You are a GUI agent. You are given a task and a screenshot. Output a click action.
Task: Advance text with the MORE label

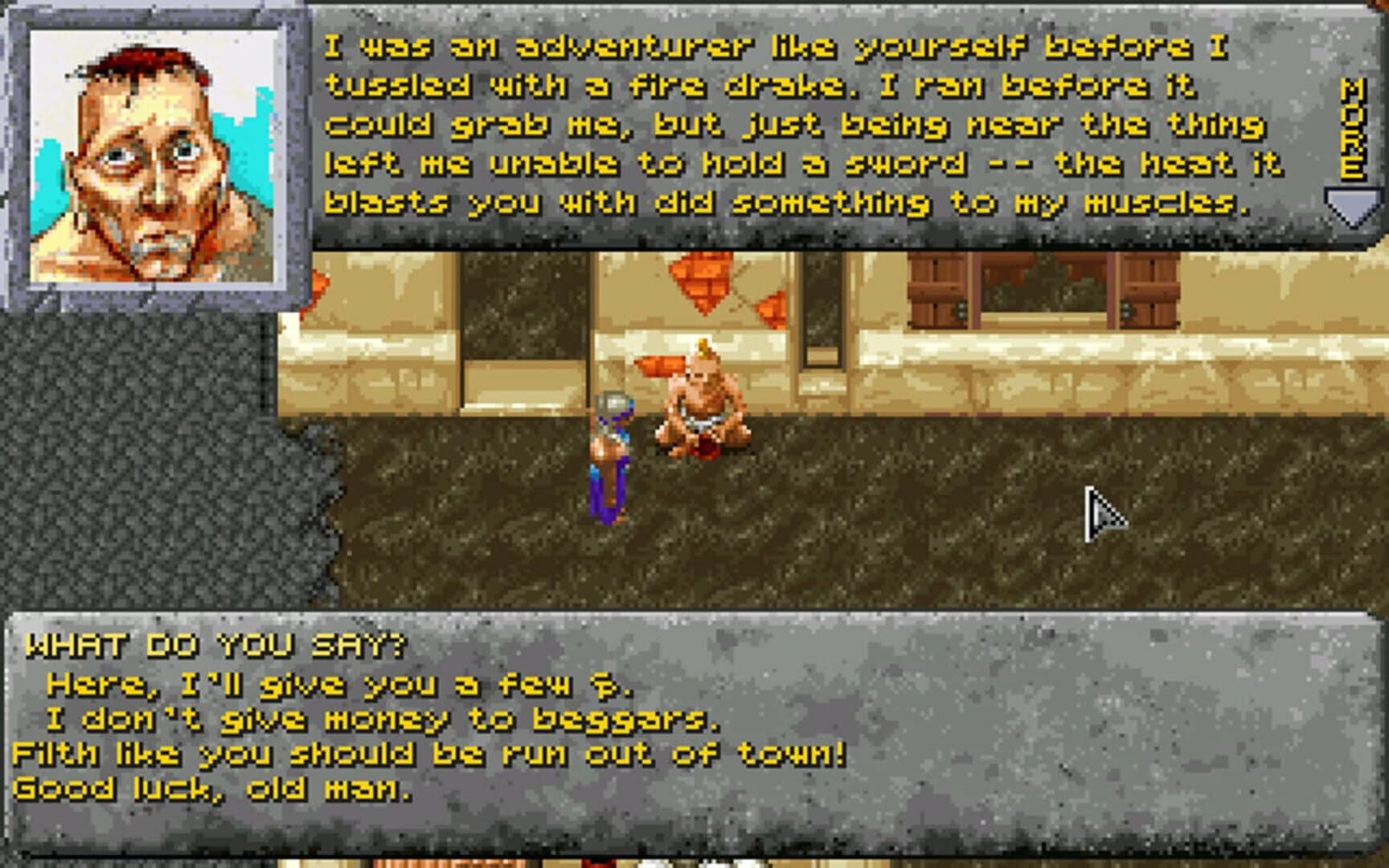point(1352,129)
